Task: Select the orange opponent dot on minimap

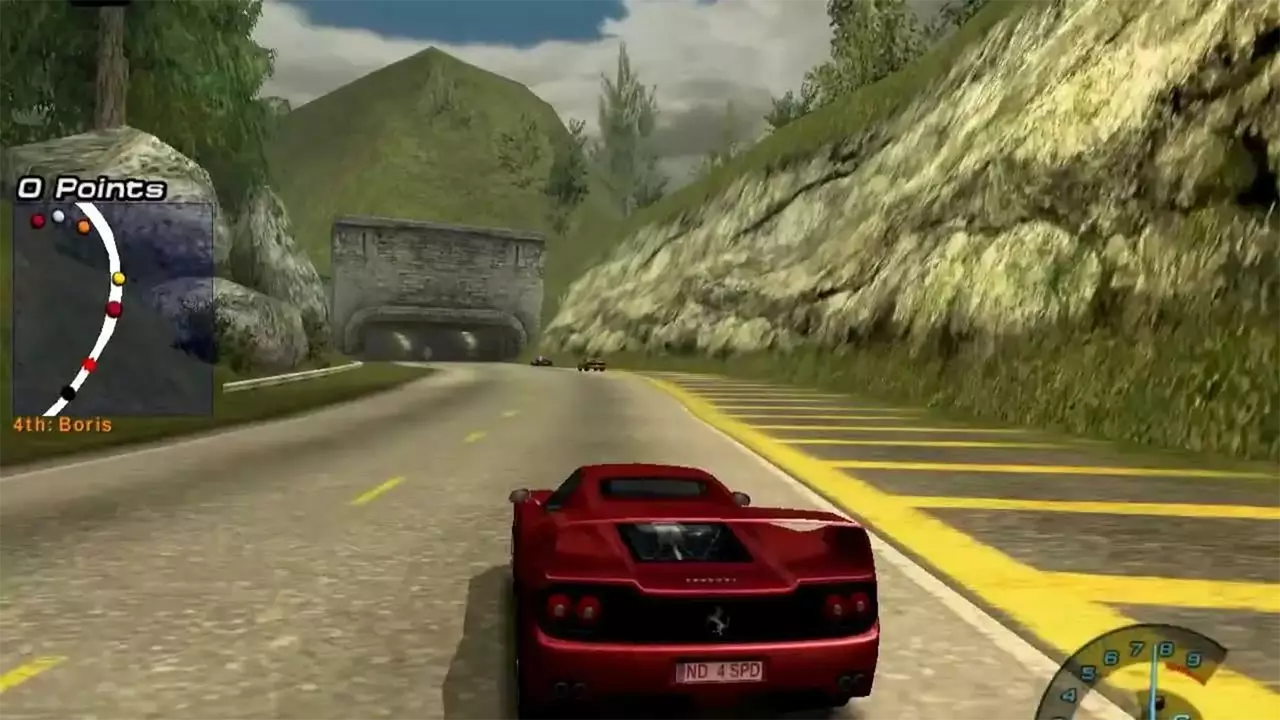Action: pos(83,227)
